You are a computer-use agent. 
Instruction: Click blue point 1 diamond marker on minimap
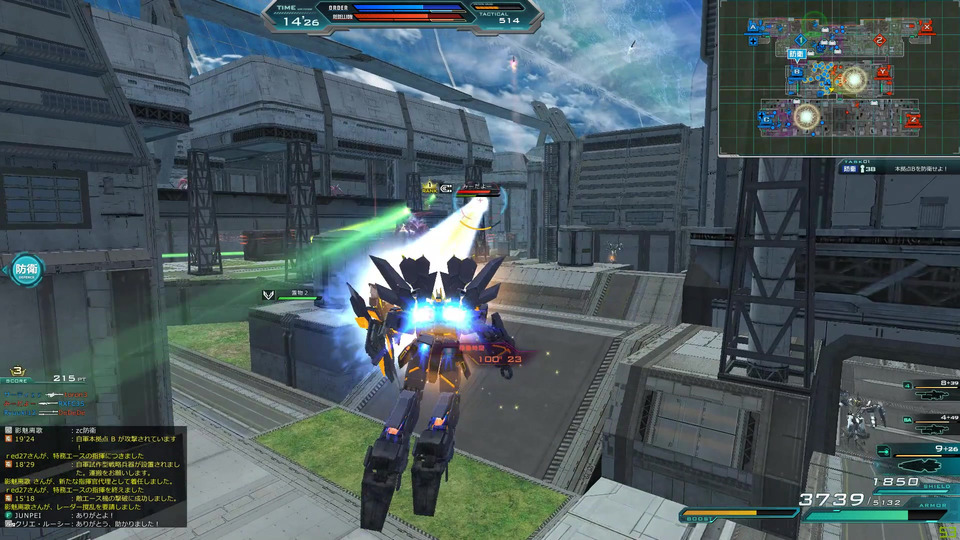[800, 39]
